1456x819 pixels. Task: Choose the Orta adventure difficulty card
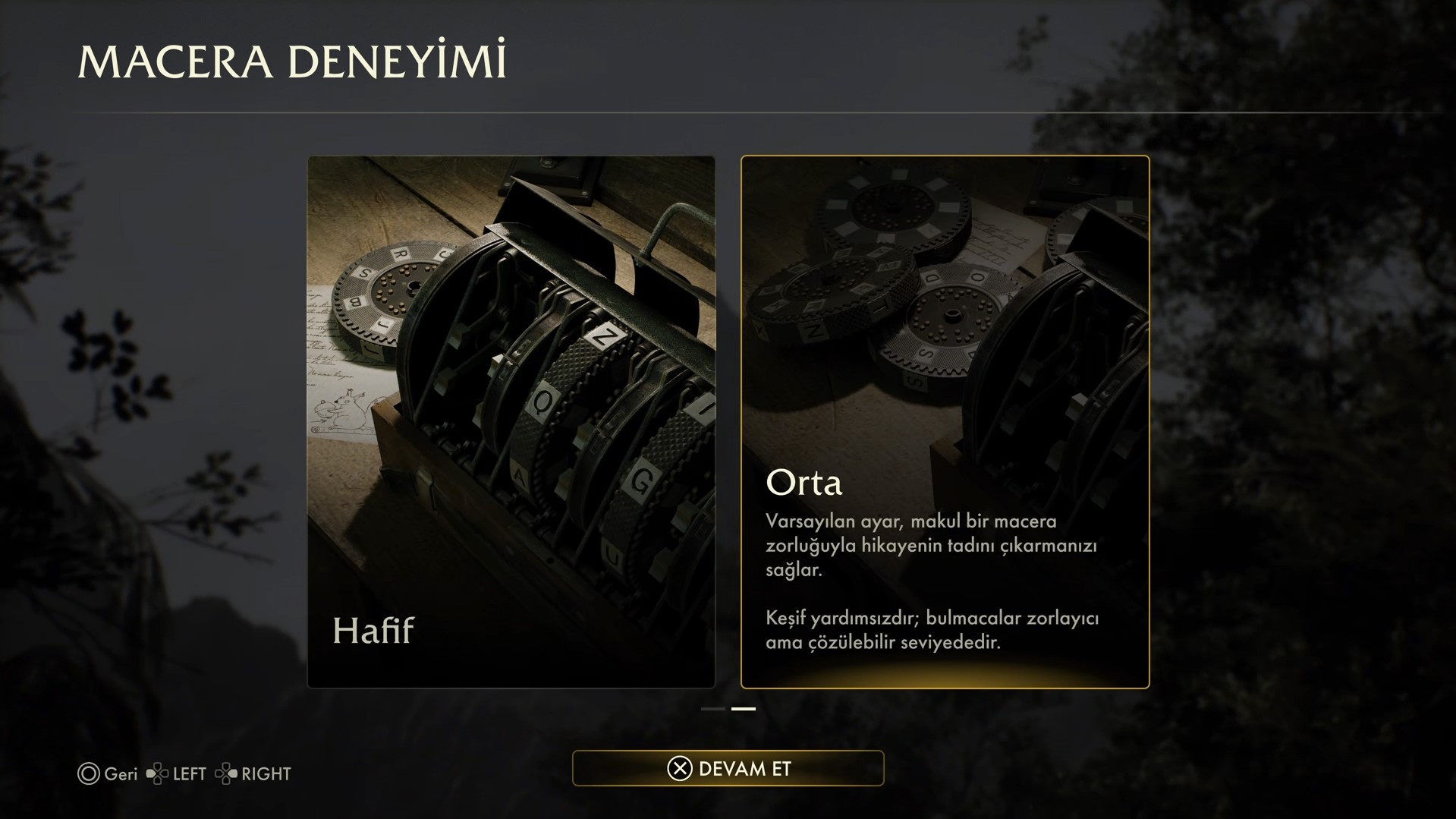coord(945,421)
